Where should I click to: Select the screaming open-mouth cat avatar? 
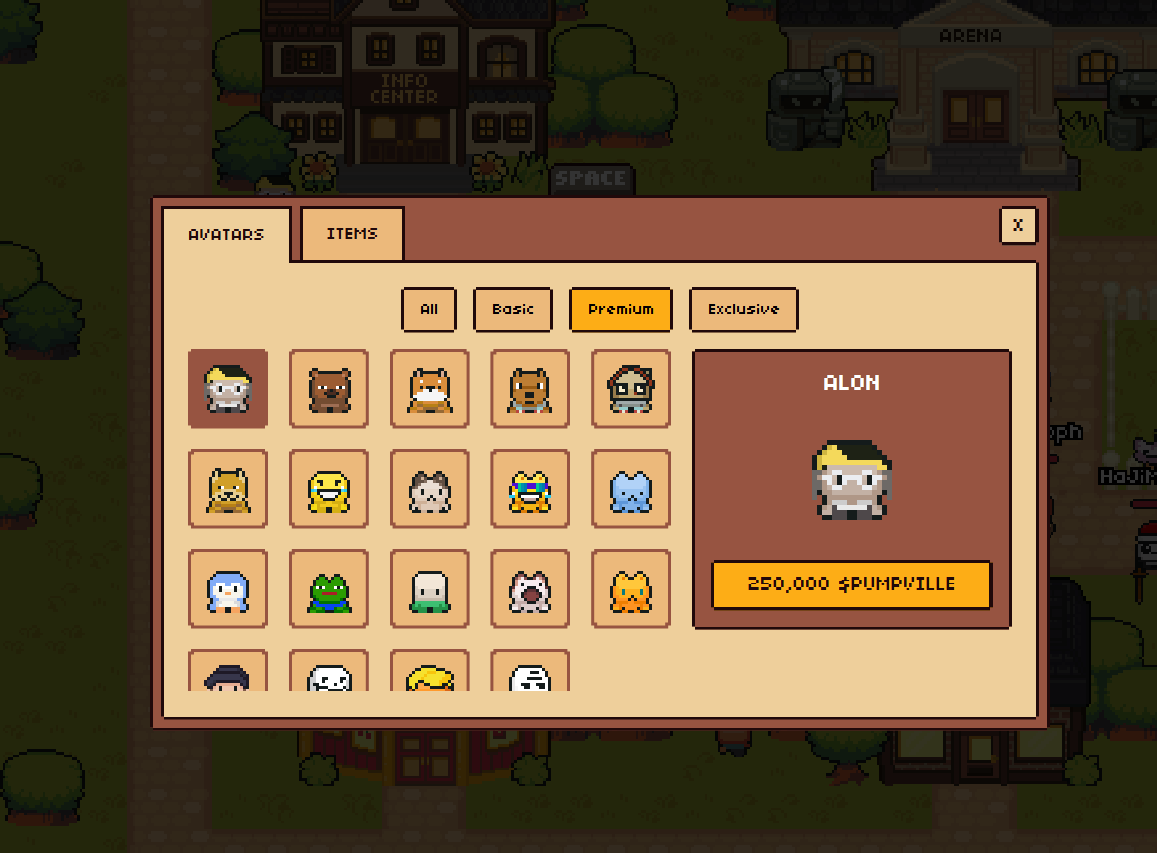point(530,589)
